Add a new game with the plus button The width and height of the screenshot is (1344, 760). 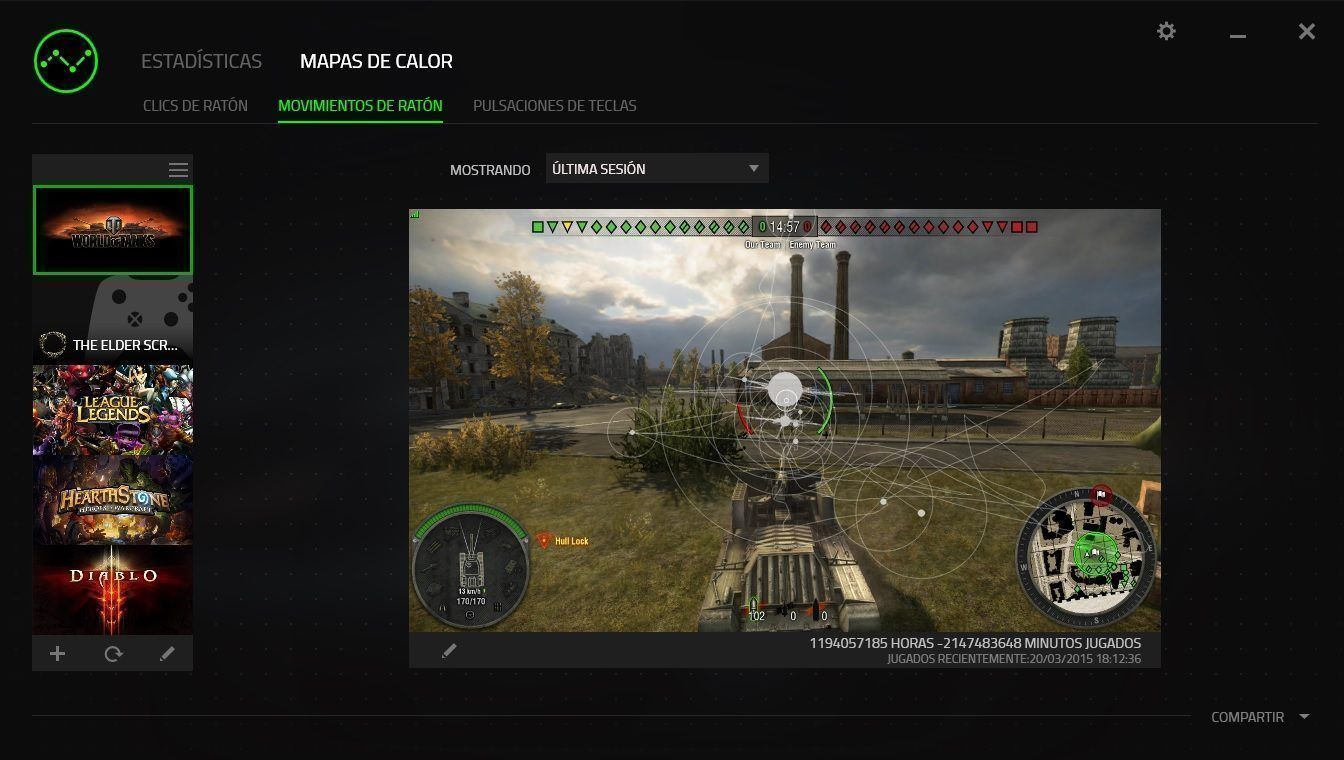tap(58, 653)
